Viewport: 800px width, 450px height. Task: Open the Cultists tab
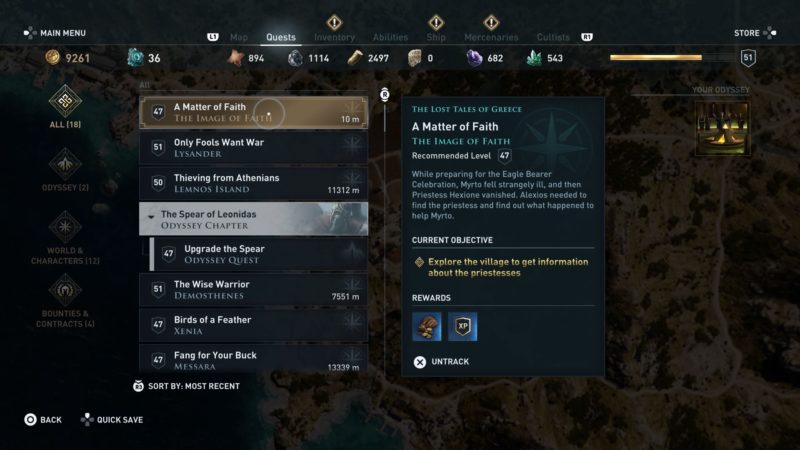553,38
